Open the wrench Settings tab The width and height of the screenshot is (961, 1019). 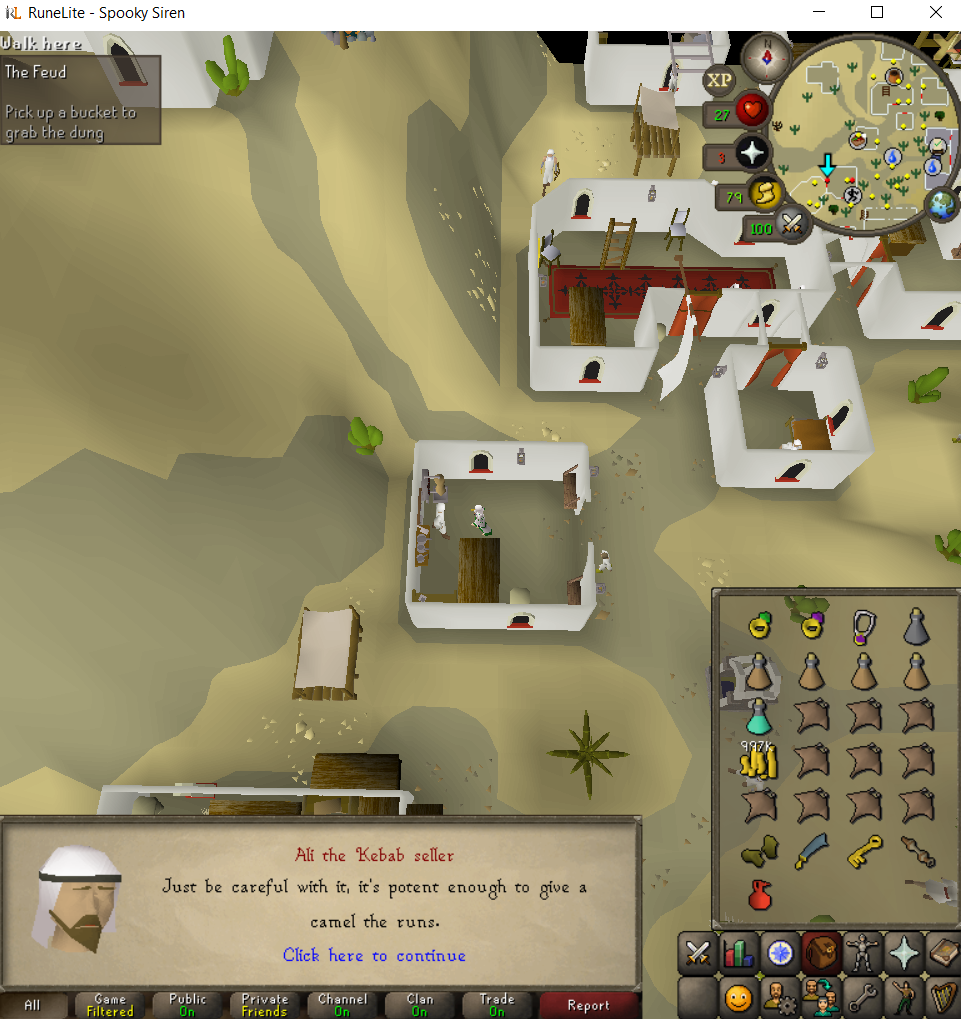click(x=861, y=997)
